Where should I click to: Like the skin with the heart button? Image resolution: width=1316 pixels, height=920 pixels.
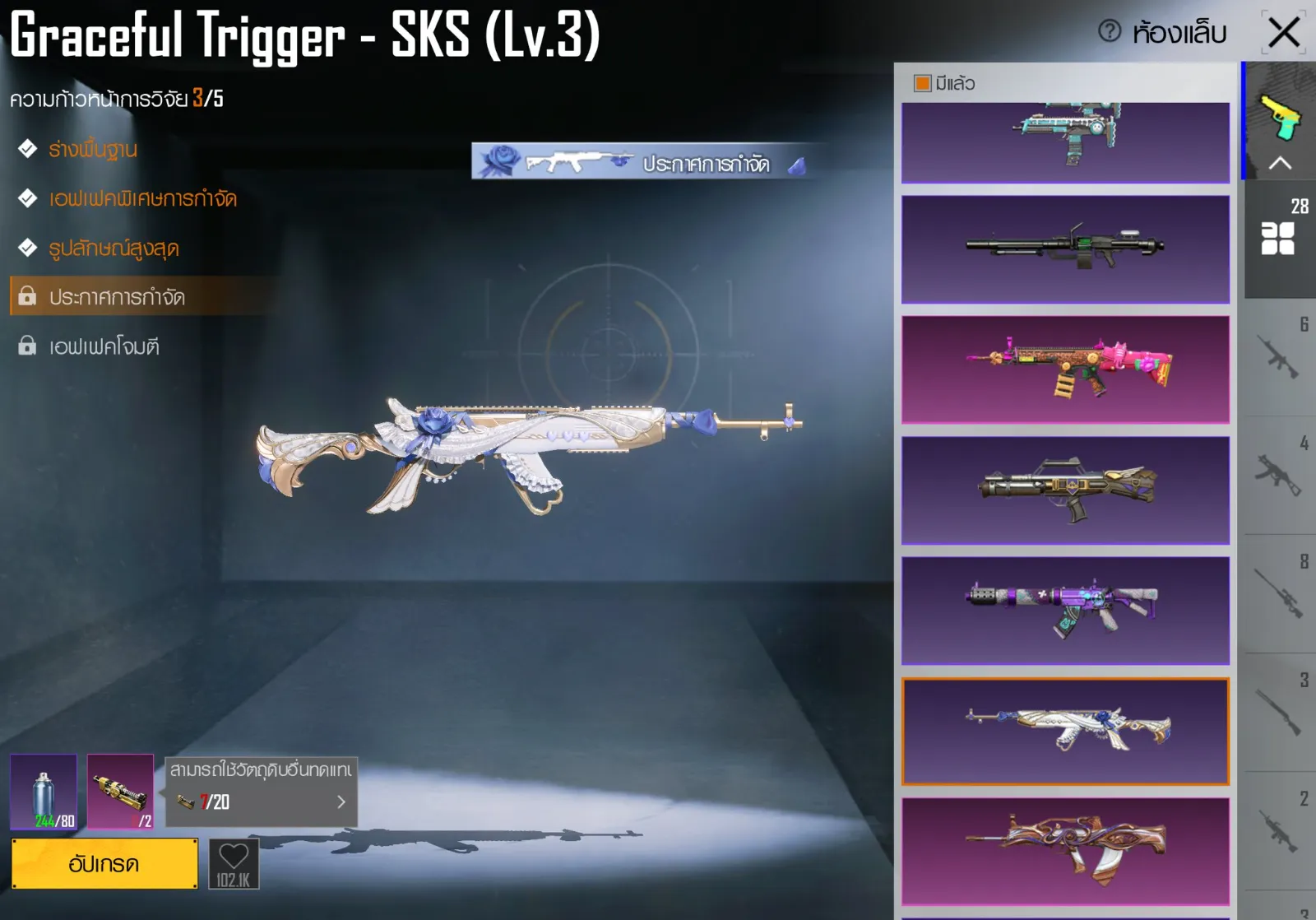234,863
